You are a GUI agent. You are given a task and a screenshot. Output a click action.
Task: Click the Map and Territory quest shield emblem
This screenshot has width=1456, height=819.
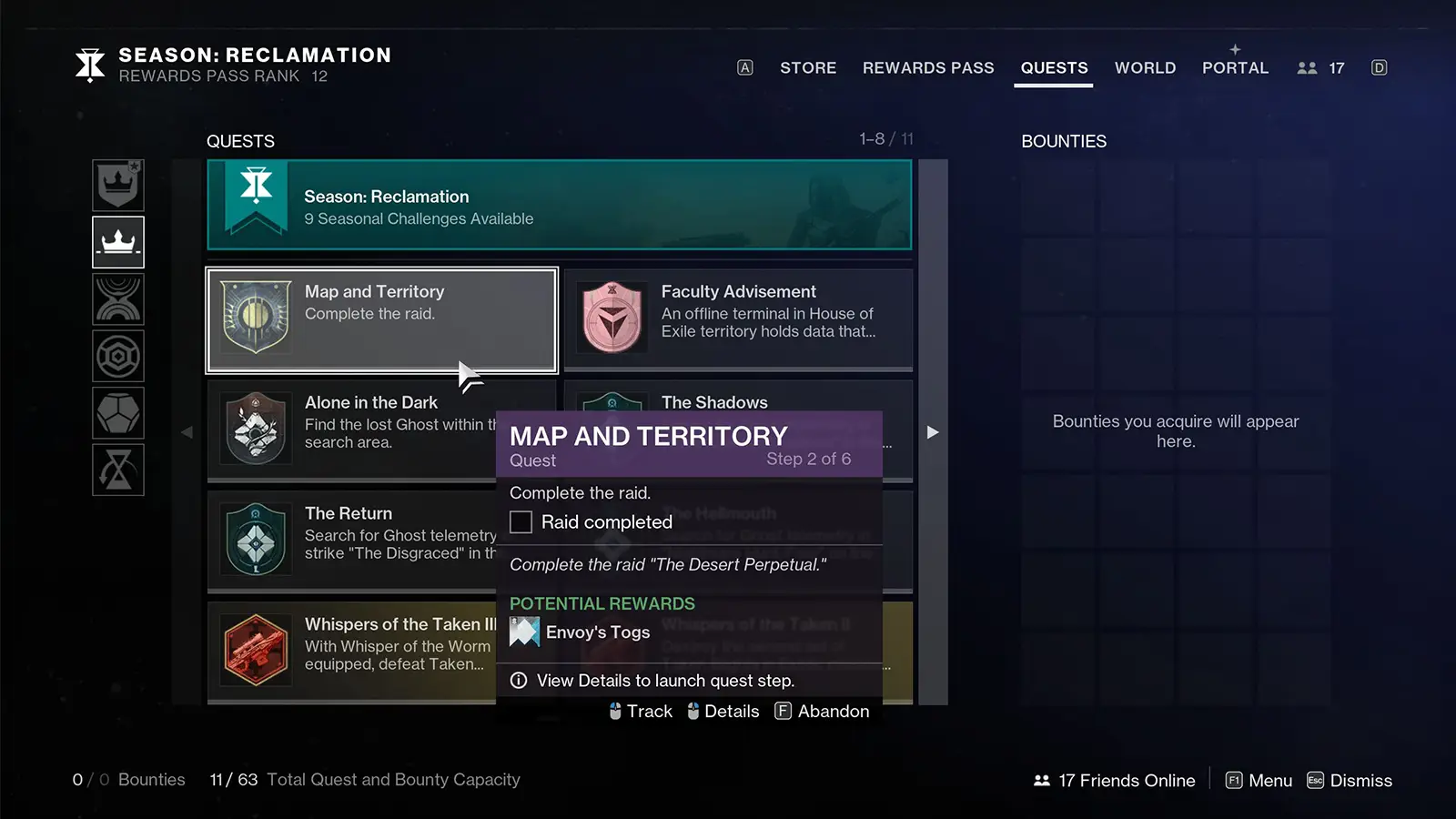(255, 320)
